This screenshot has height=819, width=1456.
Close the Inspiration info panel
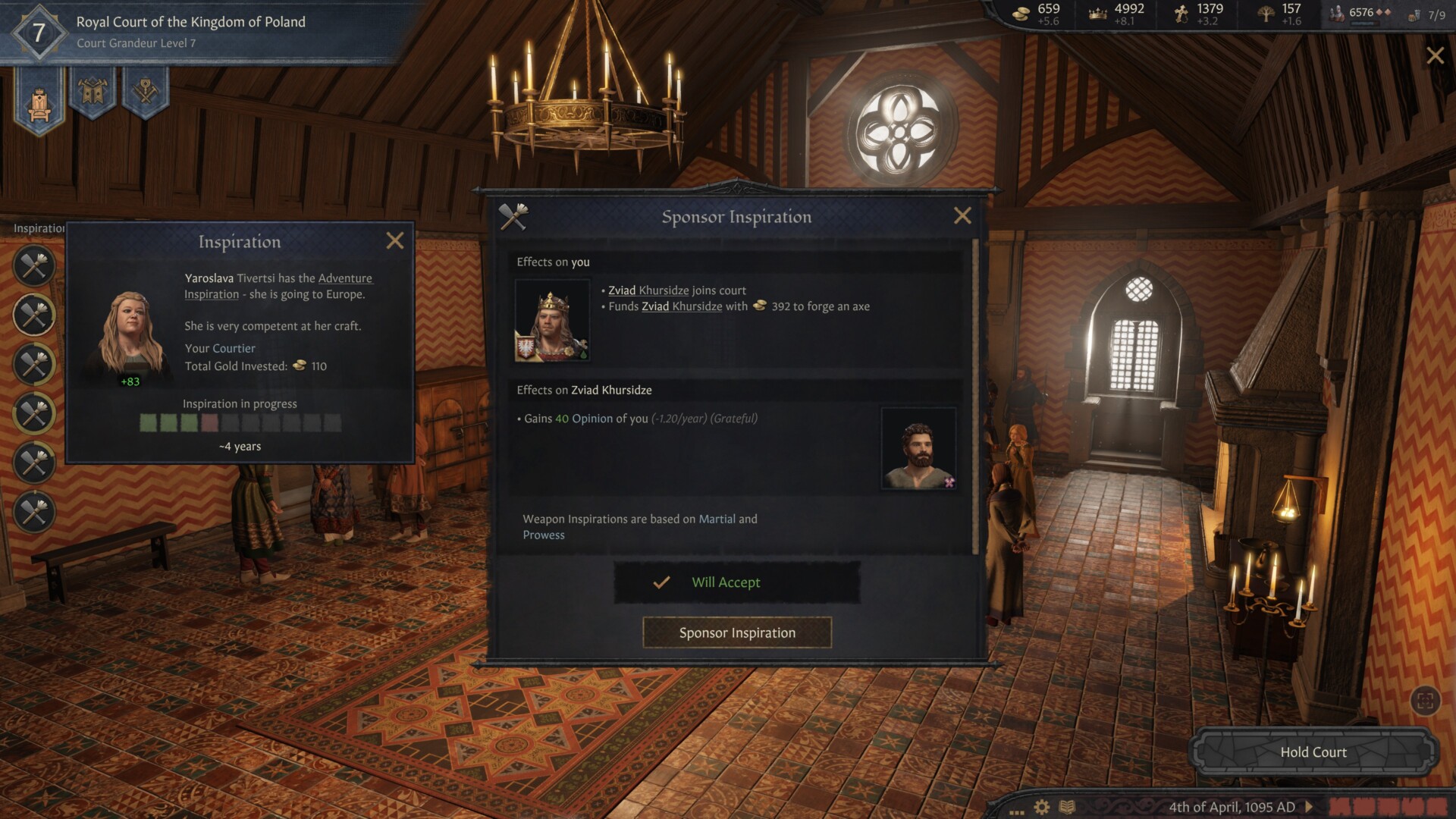click(395, 241)
